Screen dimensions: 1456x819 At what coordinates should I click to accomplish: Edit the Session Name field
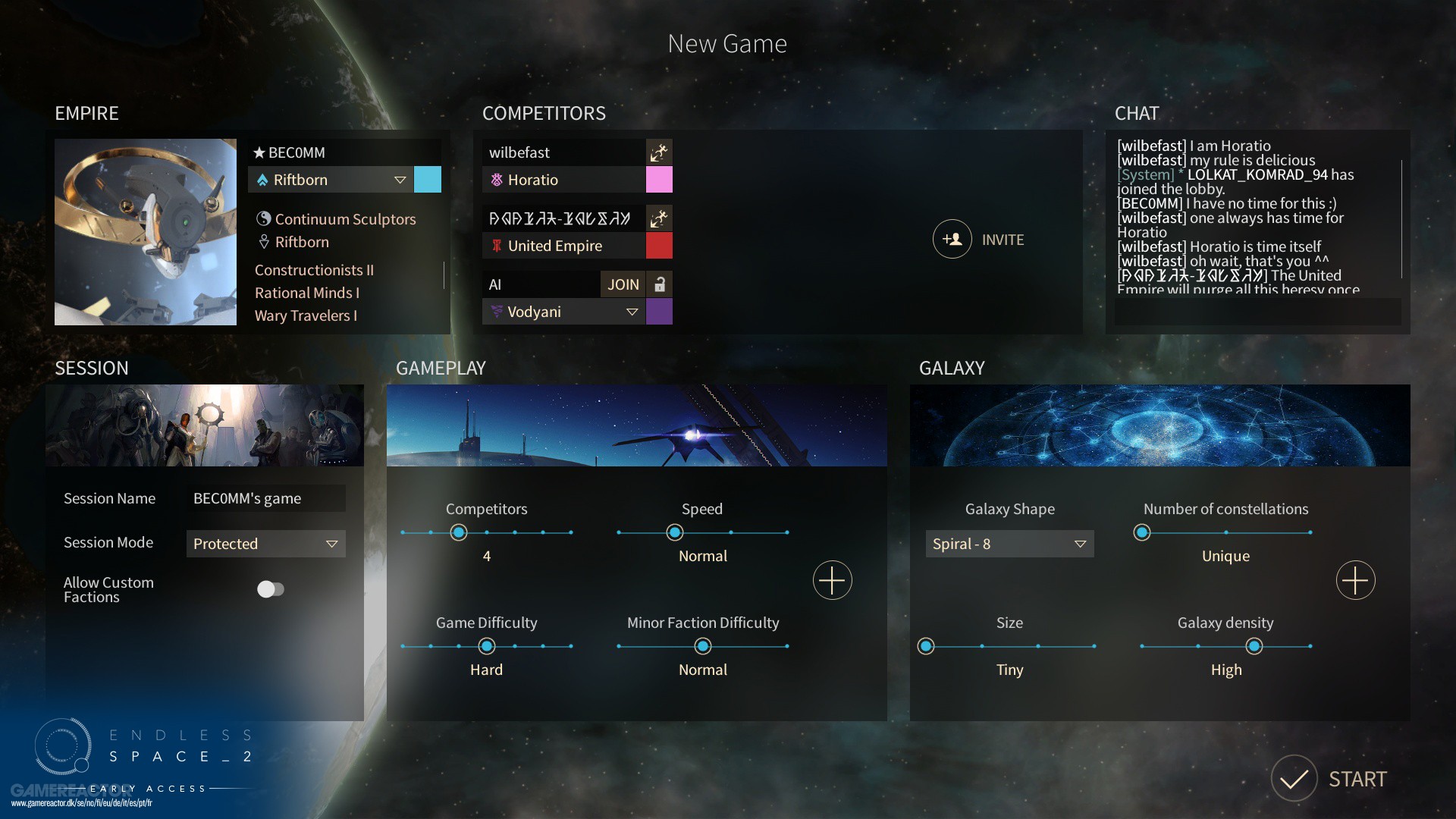265,498
